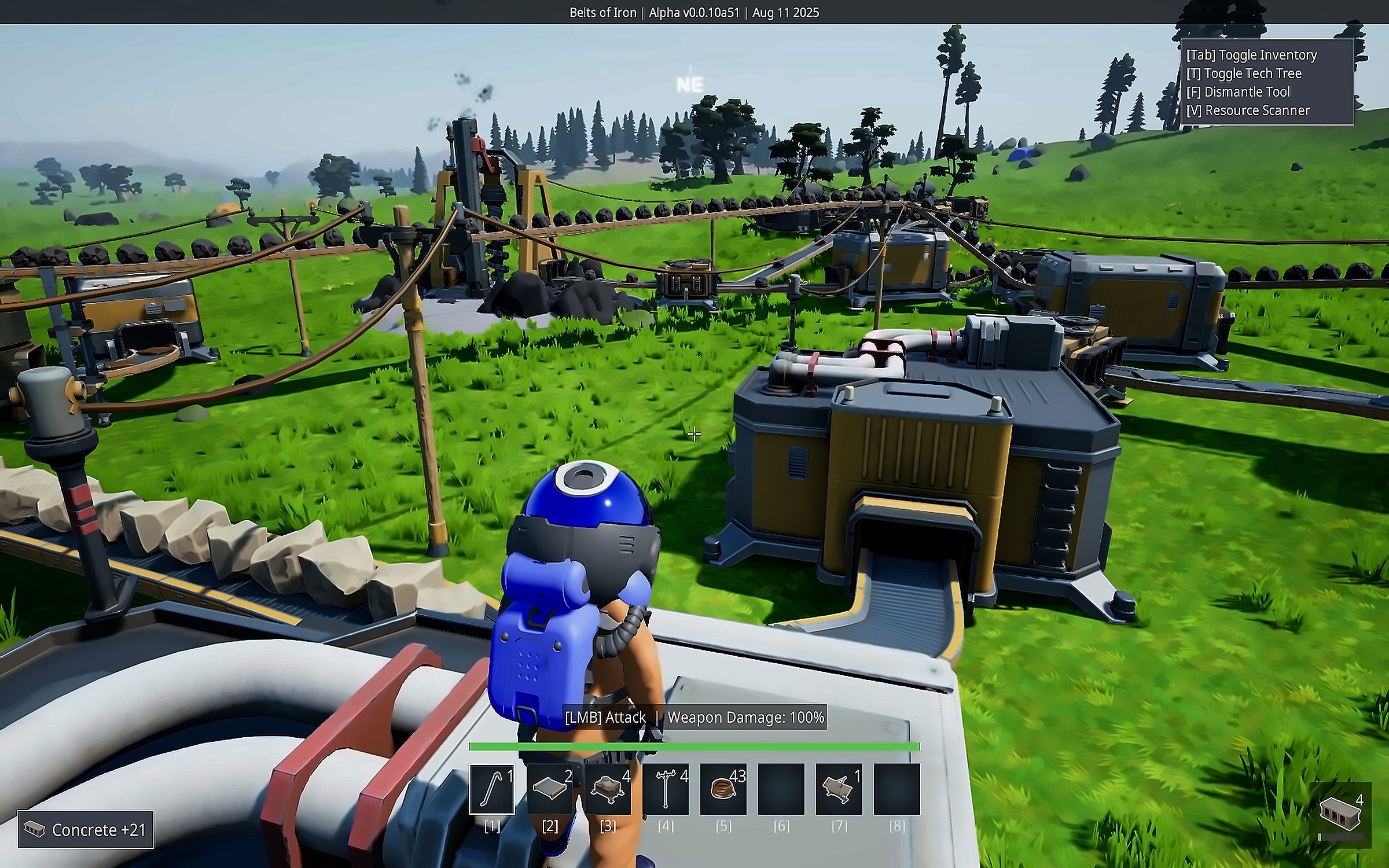This screenshot has width=1389, height=868.
Task: Click the concrete block crafting icon
Action: coord(1339,812)
